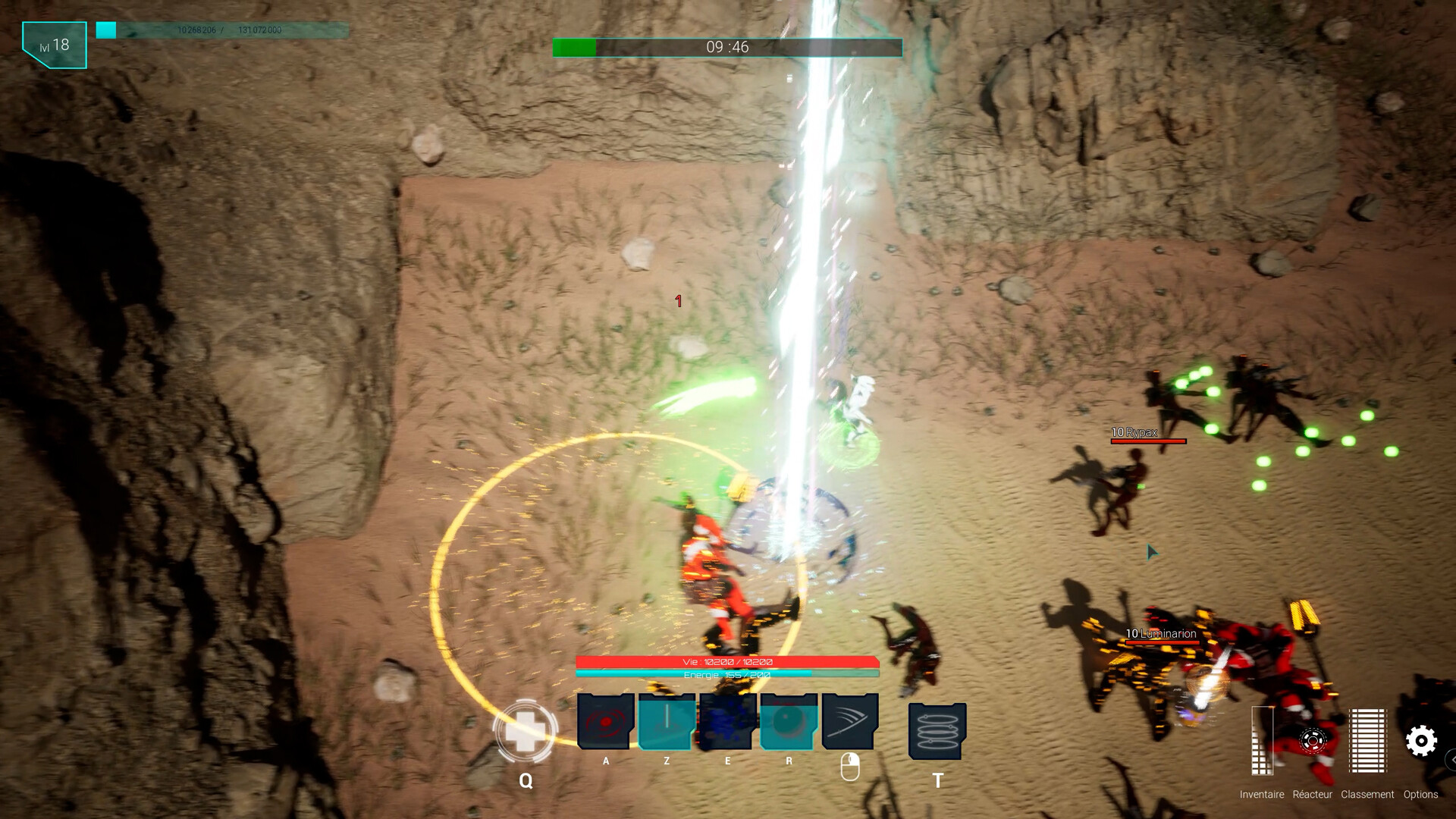This screenshot has height=819, width=1456.
Task: Click the Energie bar showing 155/200
Action: point(726,673)
